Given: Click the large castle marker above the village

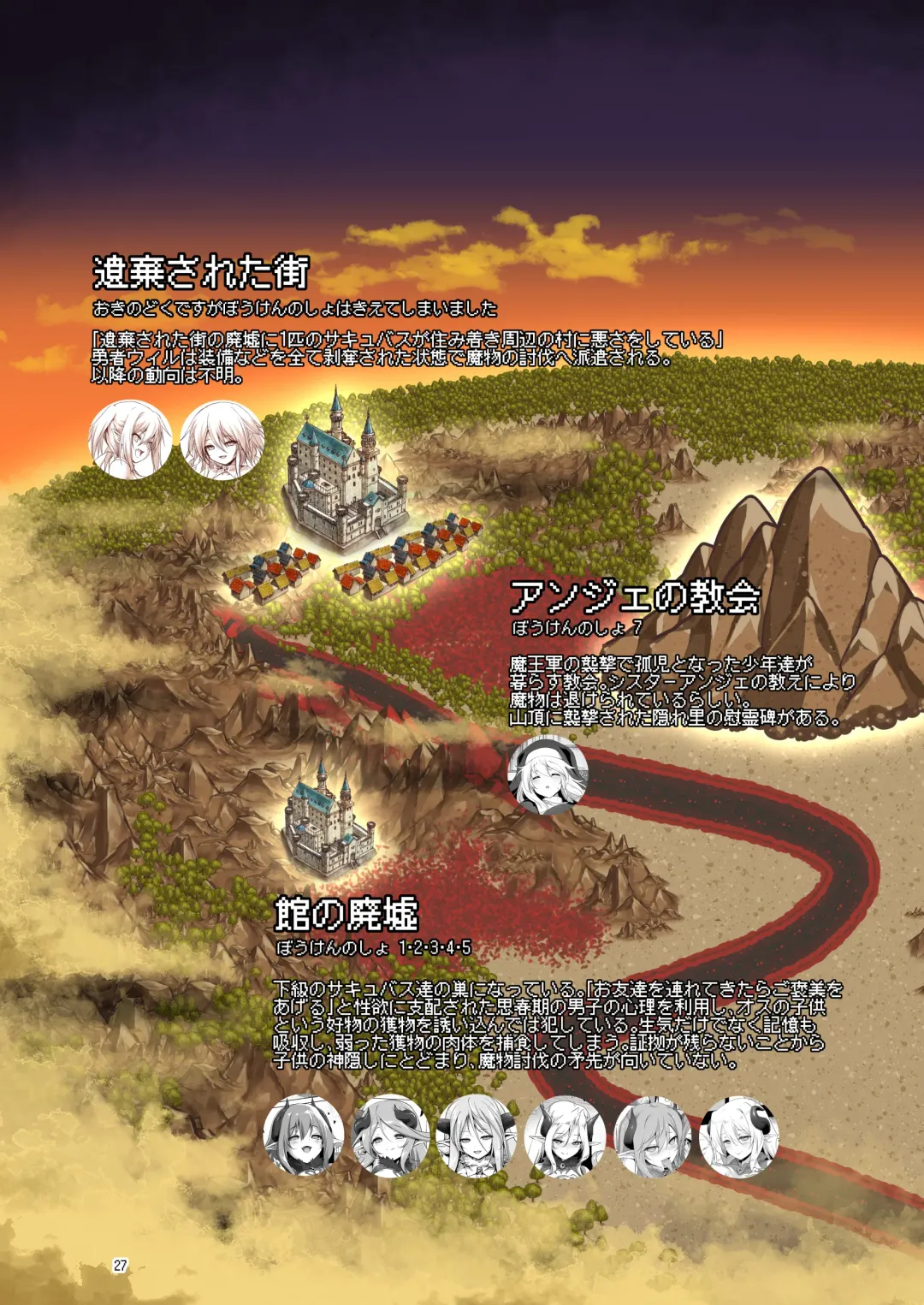Looking at the screenshot, I should (344, 471).
